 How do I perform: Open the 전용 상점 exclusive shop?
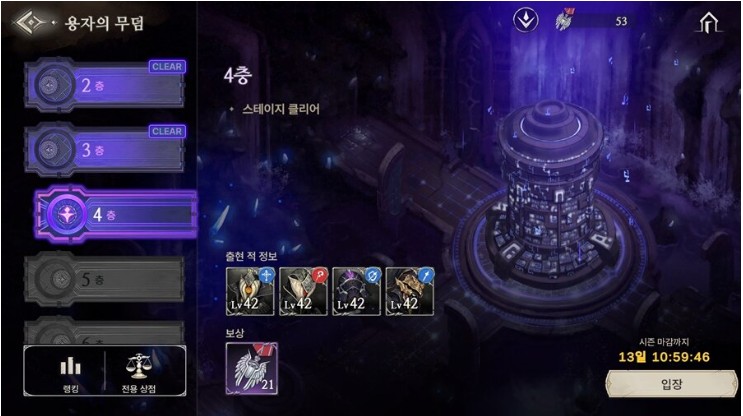(x=140, y=372)
